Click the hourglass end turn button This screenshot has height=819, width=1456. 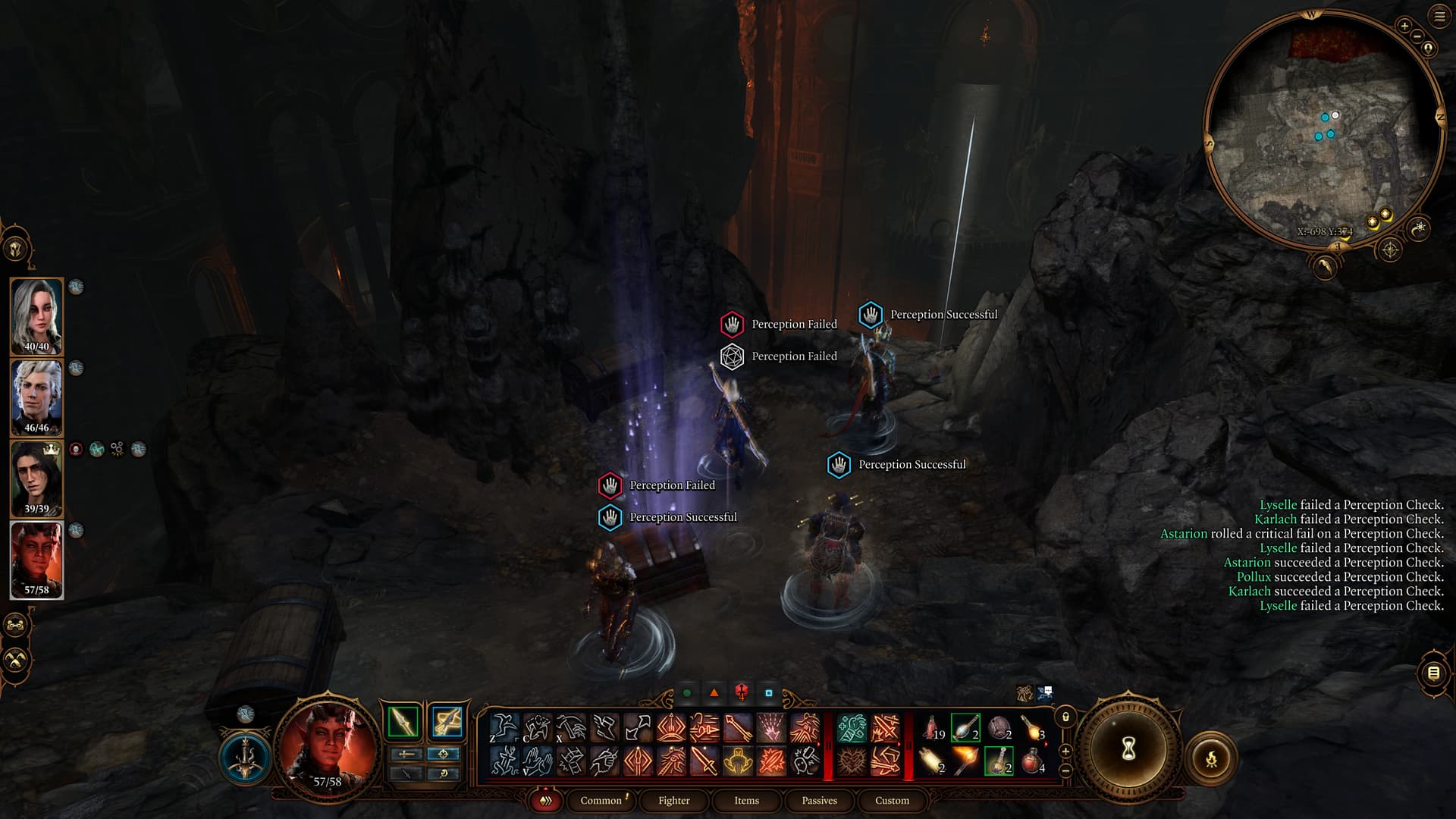pyautogui.click(x=1128, y=749)
